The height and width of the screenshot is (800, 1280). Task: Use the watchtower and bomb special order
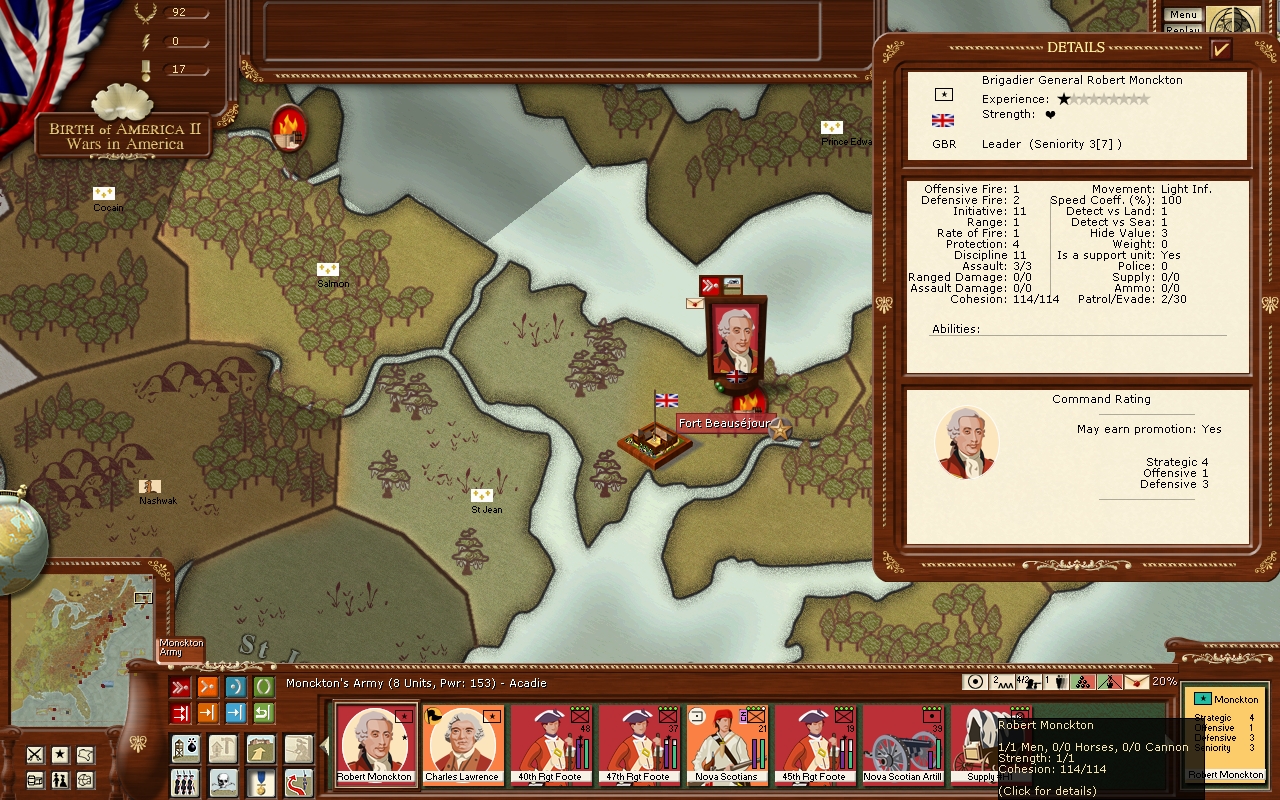186,747
